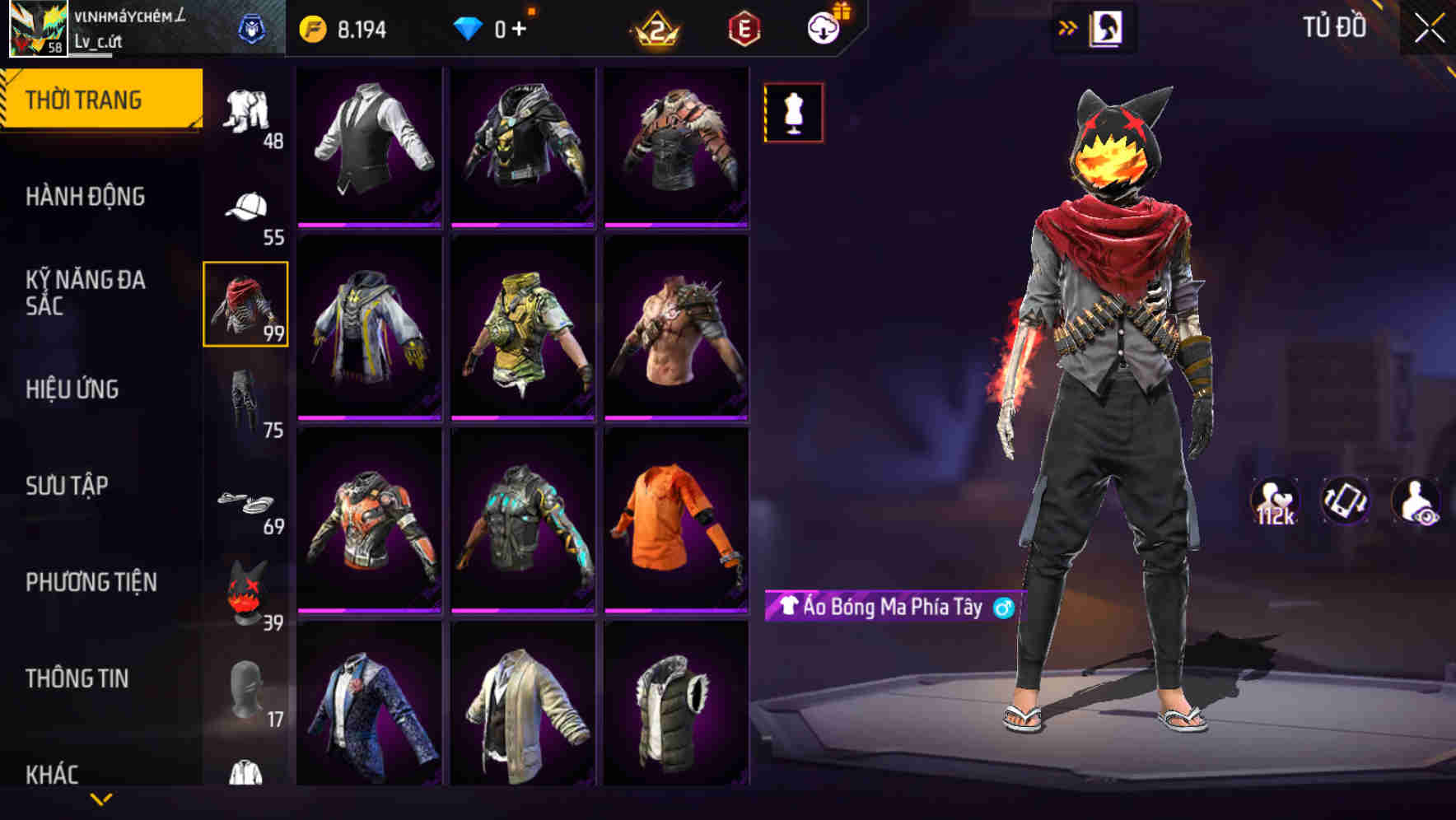Expand more categories with the bottom down arrow
Screen dimensions: 1456x820
coord(100,798)
